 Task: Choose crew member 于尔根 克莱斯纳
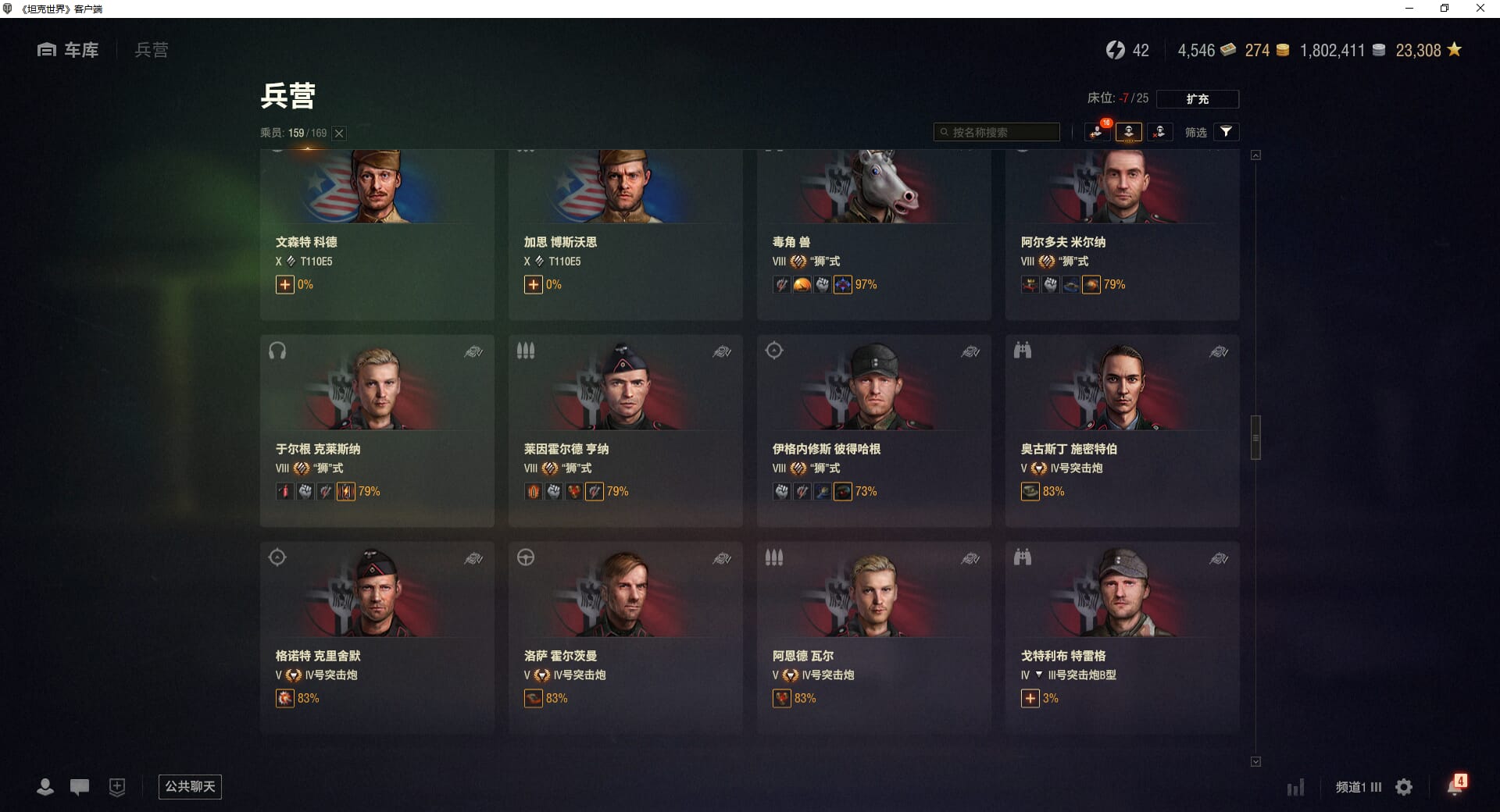pyautogui.click(x=377, y=429)
